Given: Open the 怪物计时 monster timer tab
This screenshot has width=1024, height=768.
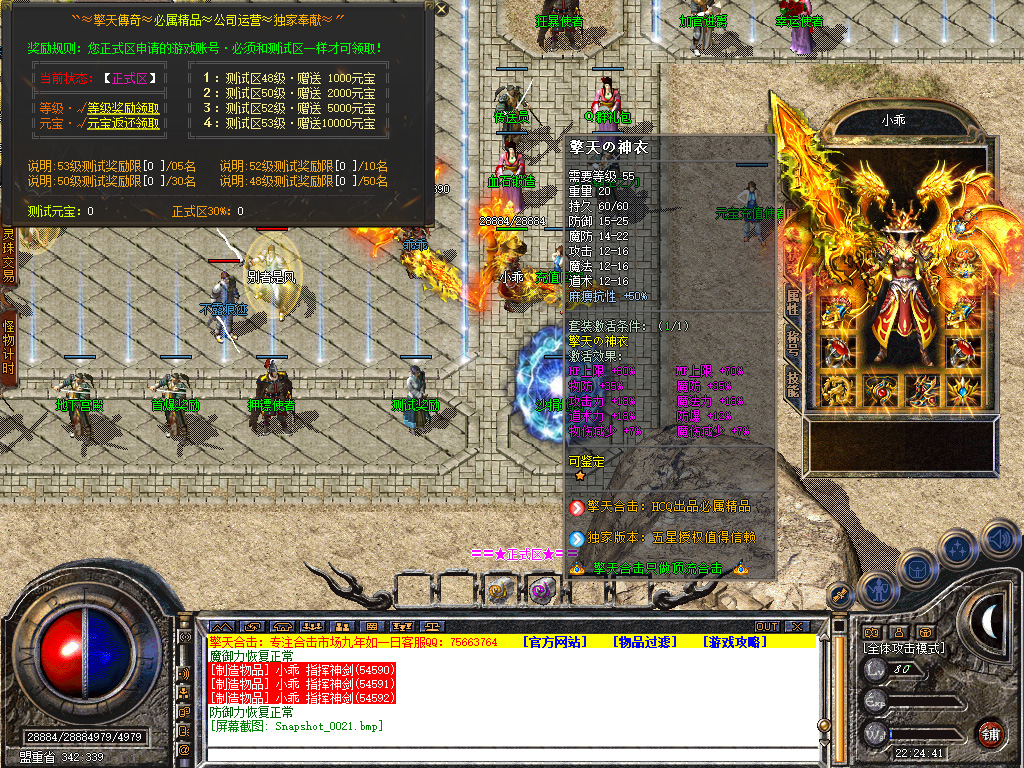Looking at the screenshot, I should (8, 347).
